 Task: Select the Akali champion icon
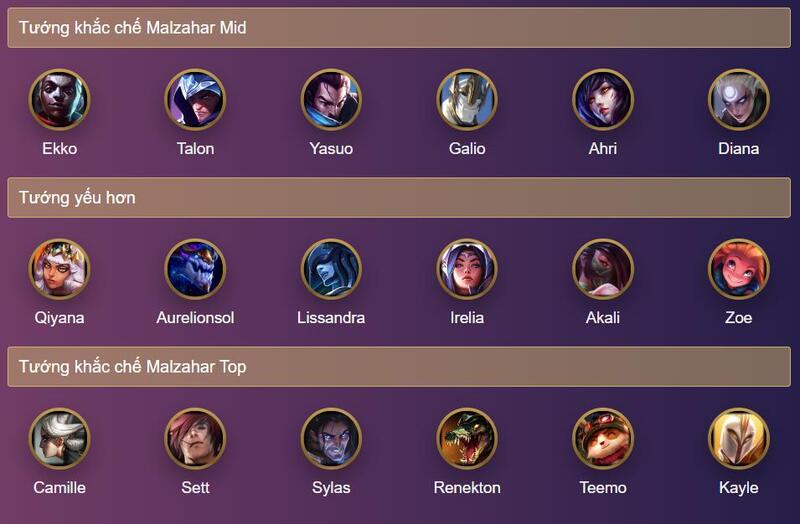point(603,268)
